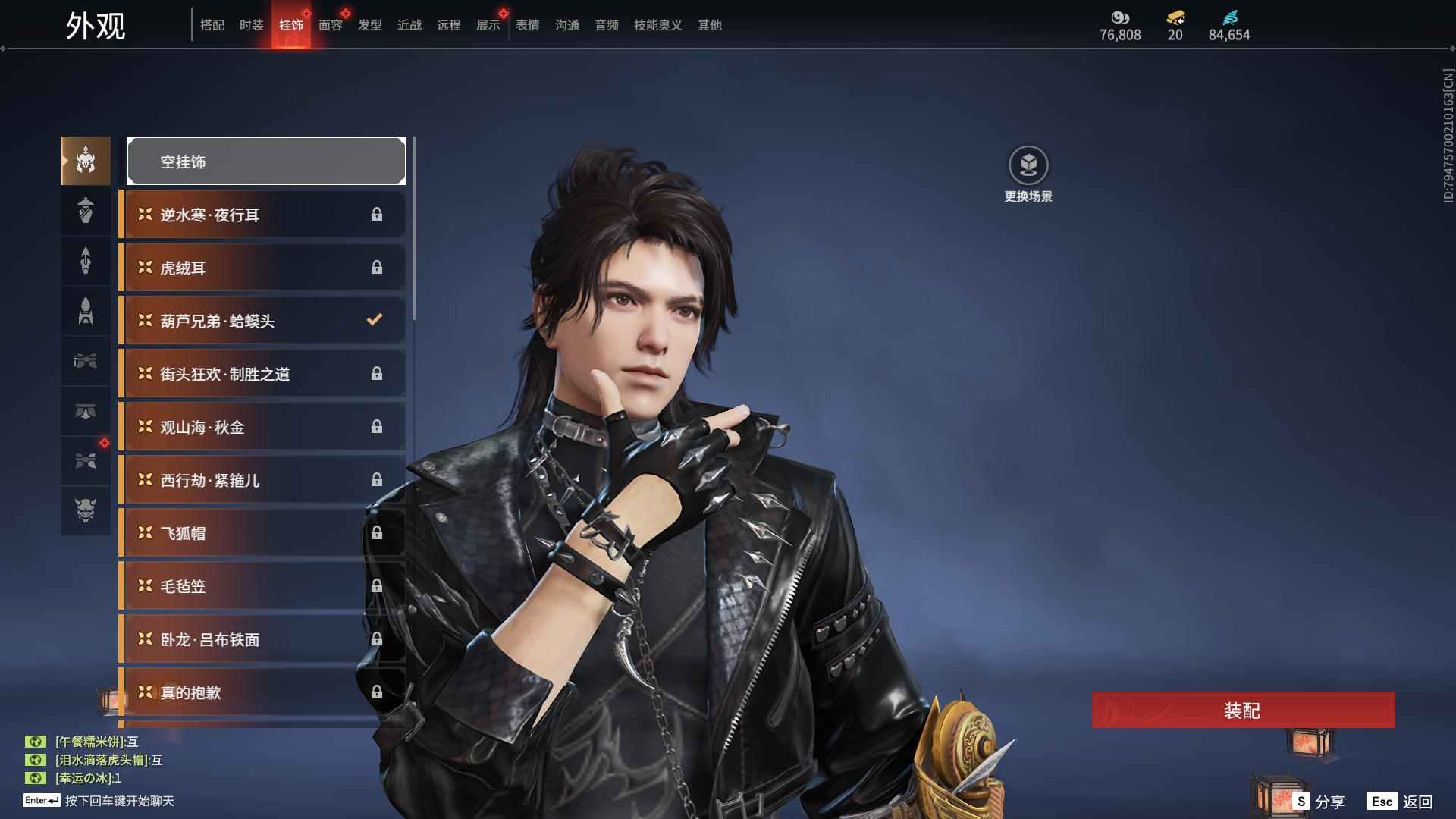This screenshot has height=819, width=1456.
Task: Go to the 发型 tab
Action: pos(369,25)
